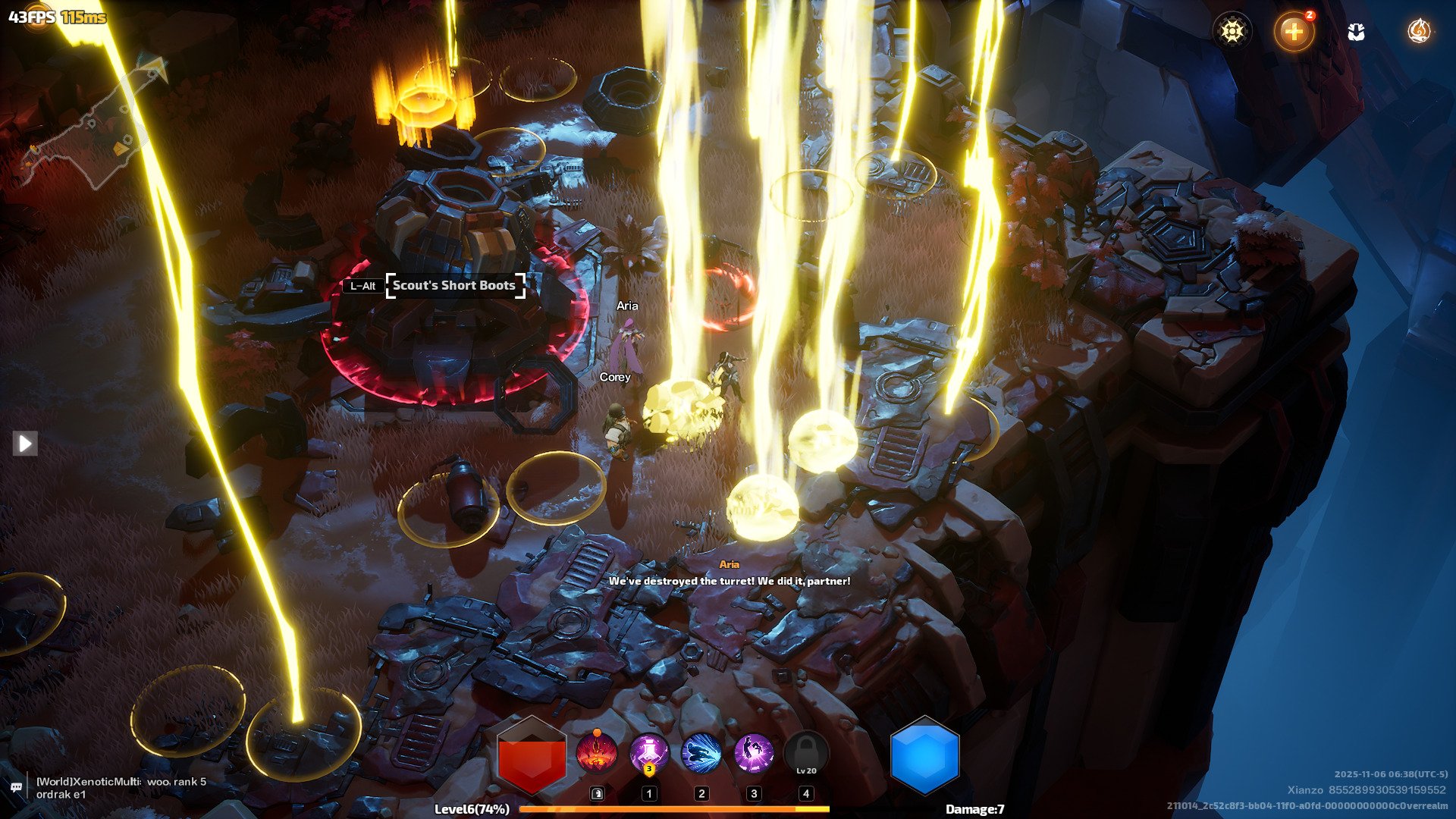The height and width of the screenshot is (819, 1456).
Task: Open the white backpack inventory icon
Action: pyautogui.click(x=1357, y=32)
